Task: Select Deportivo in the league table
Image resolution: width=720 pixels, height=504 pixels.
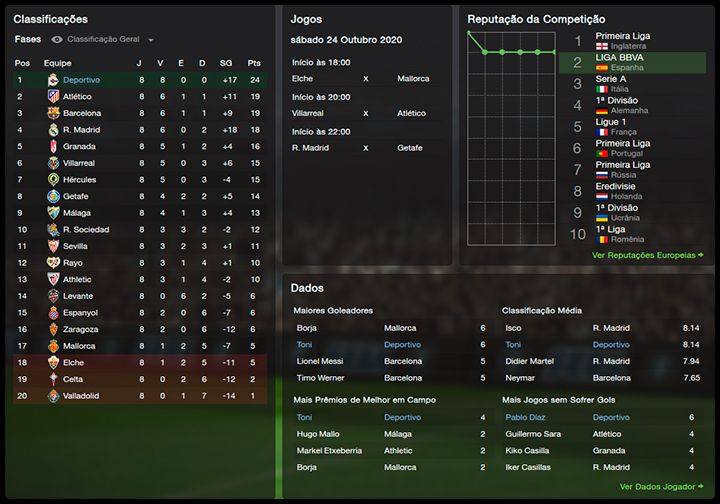Action: [81, 79]
